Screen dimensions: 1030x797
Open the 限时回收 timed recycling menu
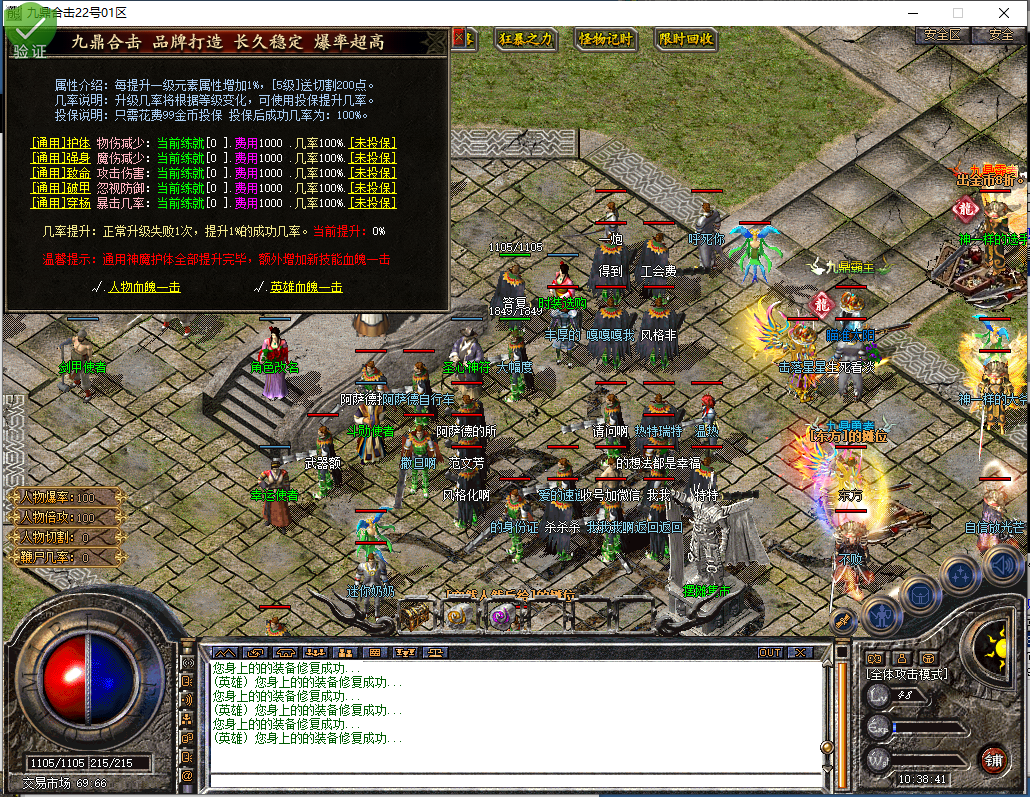[x=686, y=39]
